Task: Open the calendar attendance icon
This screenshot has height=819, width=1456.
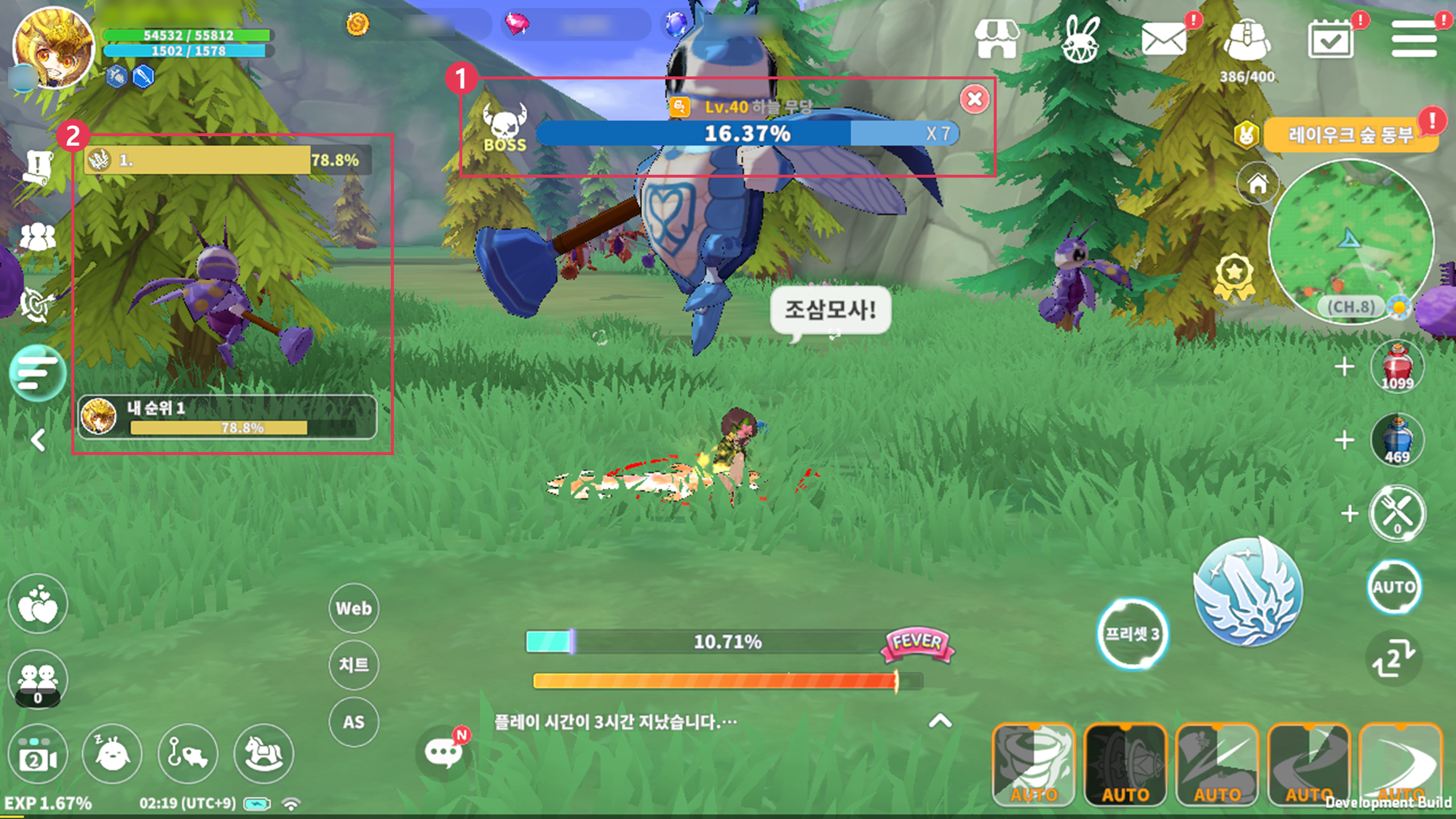Action: pyautogui.click(x=1331, y=39)
